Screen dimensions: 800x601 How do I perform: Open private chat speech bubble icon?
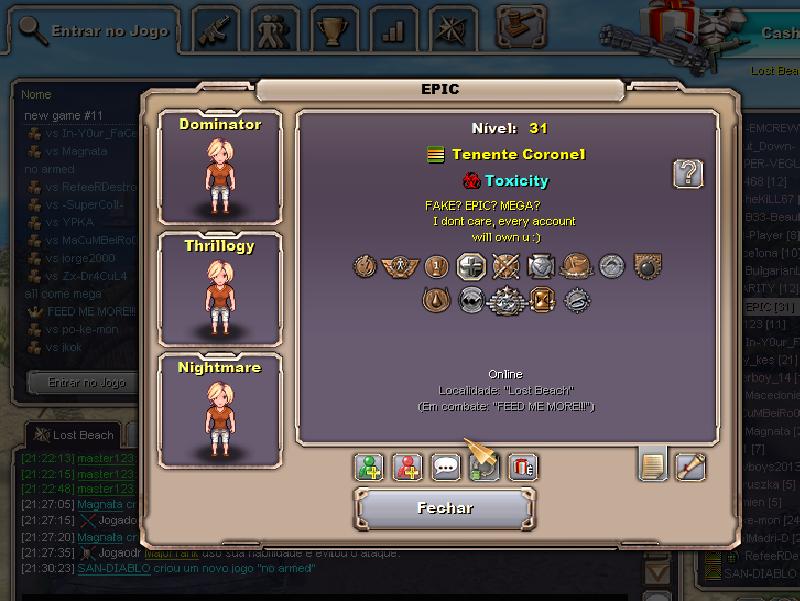(446, 467)
